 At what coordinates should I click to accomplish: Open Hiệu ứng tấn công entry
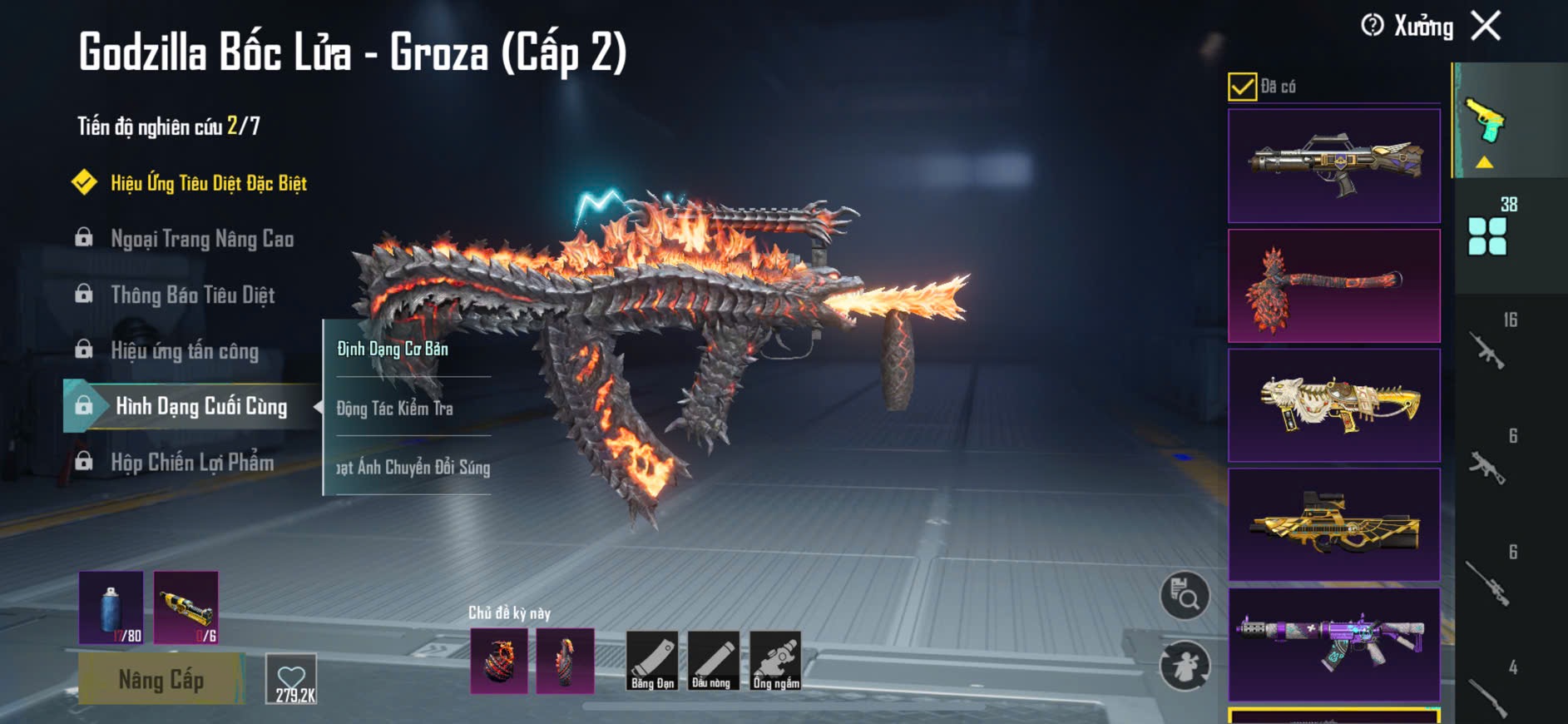pyautogui.click(x=185, y=350)
